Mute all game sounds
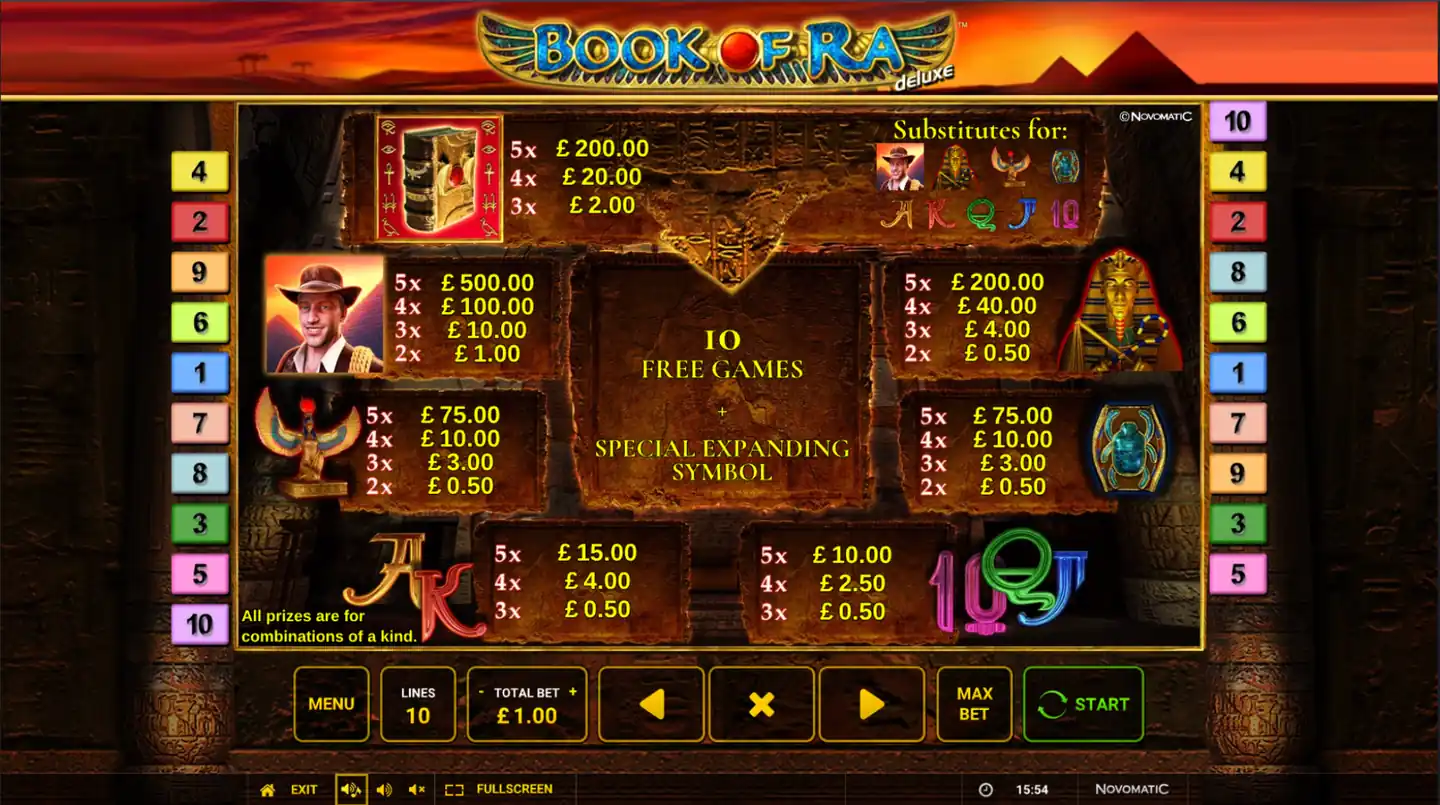The image size is (1440, 805). [x=417, y=788]
